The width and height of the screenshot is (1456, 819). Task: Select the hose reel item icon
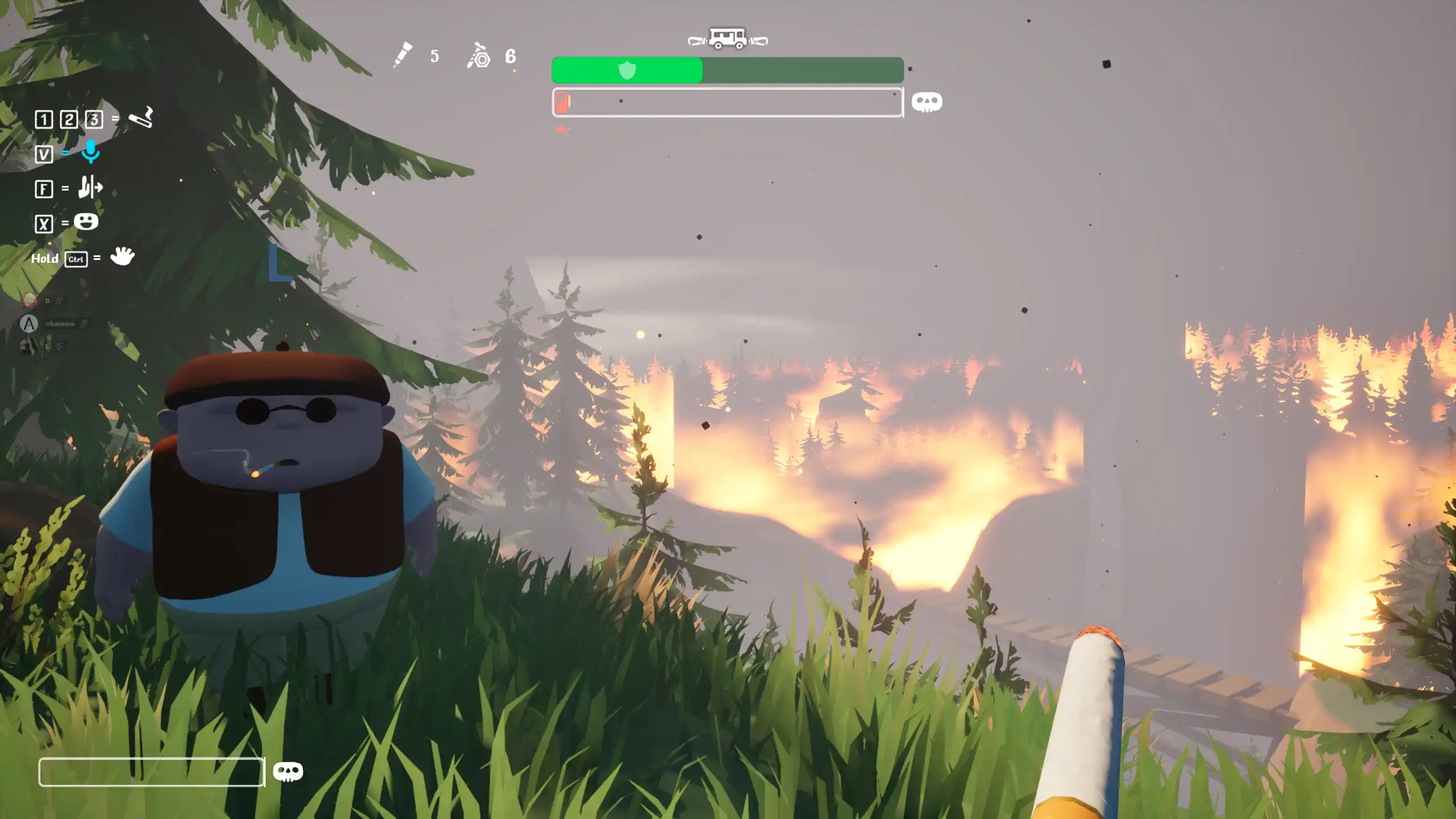pos(479,56)
